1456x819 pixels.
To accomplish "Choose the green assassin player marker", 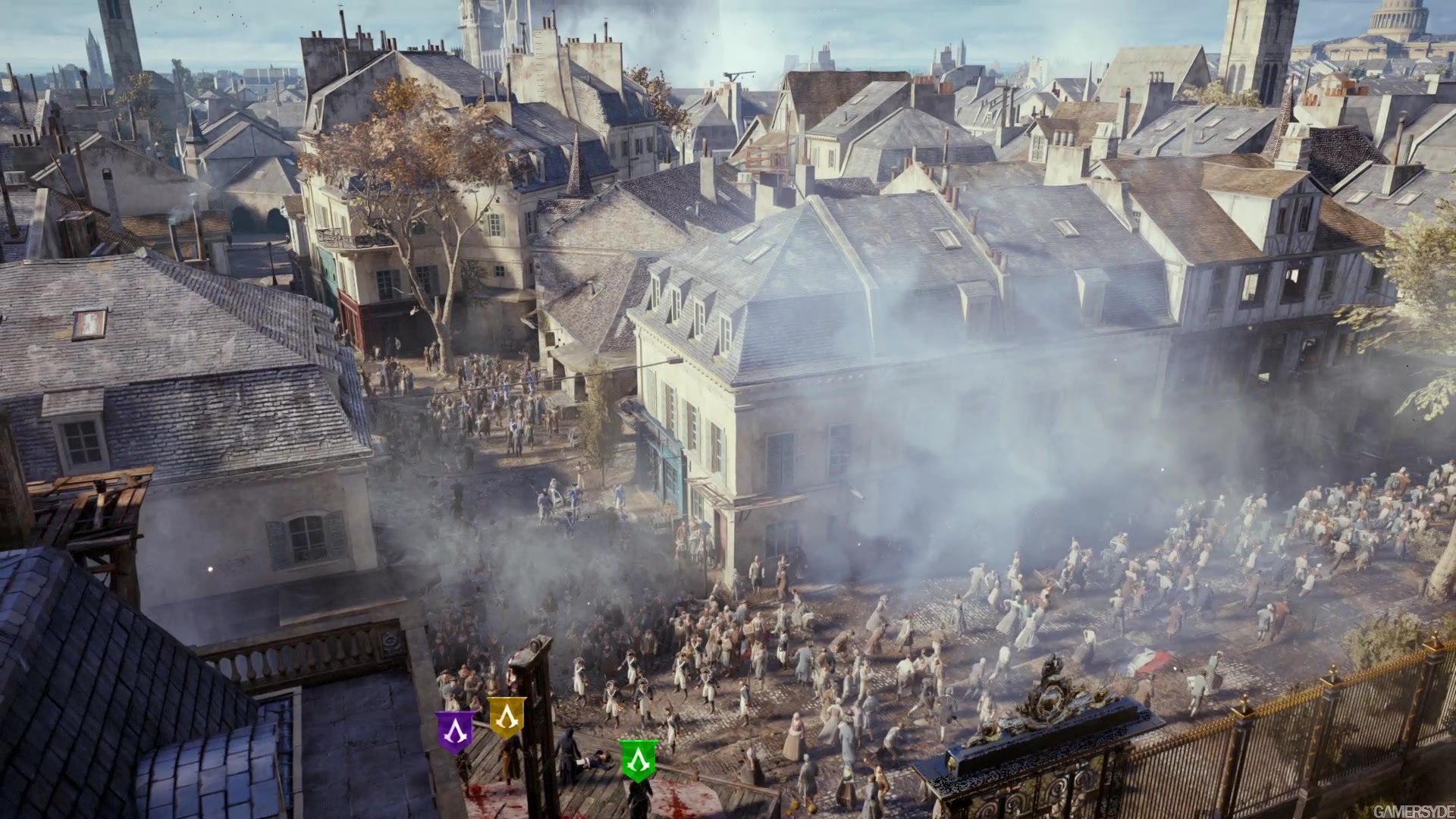I will (639, 759).
